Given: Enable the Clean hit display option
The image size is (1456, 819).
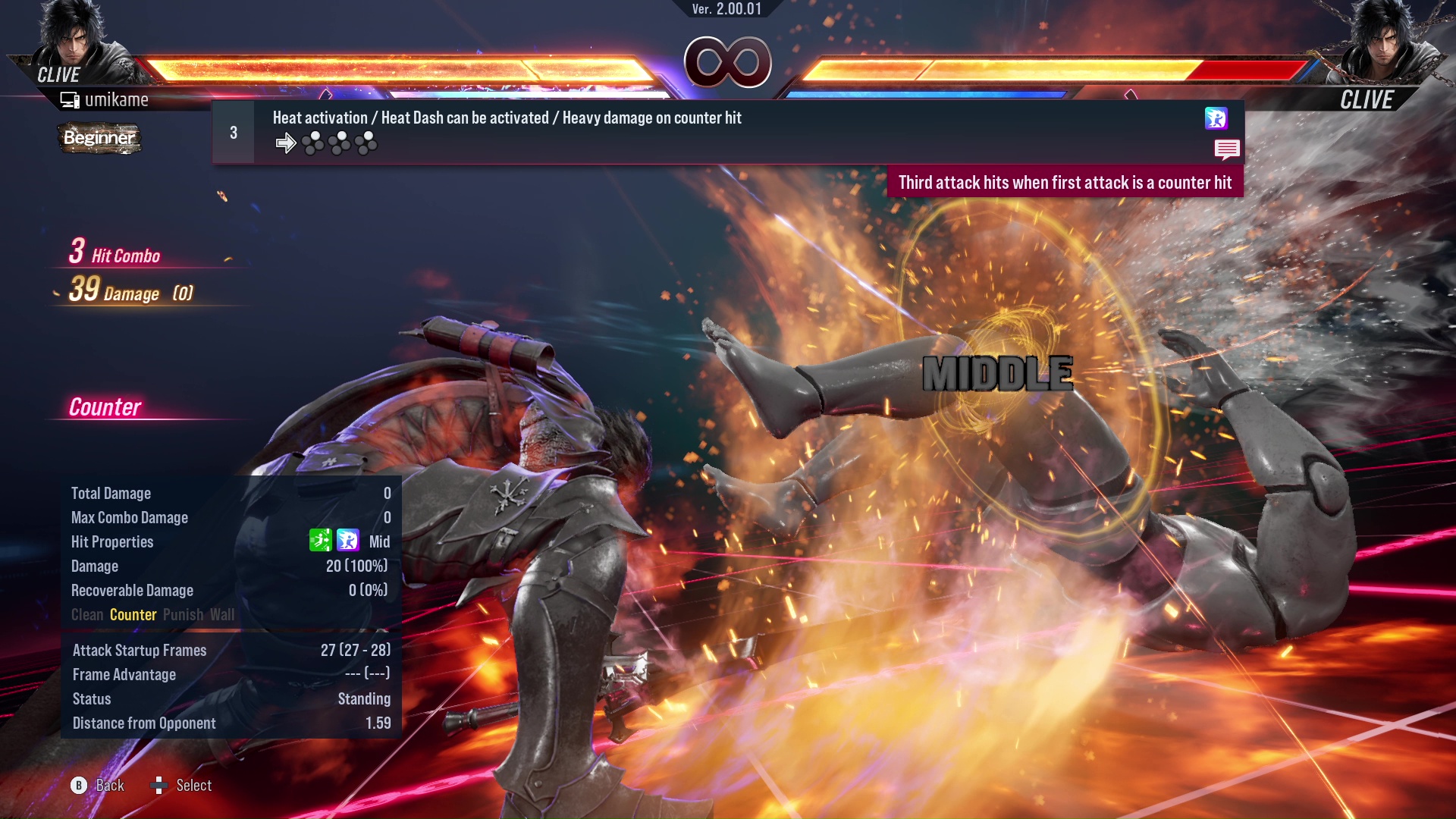Looking at the screenshot, I should tap(89, 615).
